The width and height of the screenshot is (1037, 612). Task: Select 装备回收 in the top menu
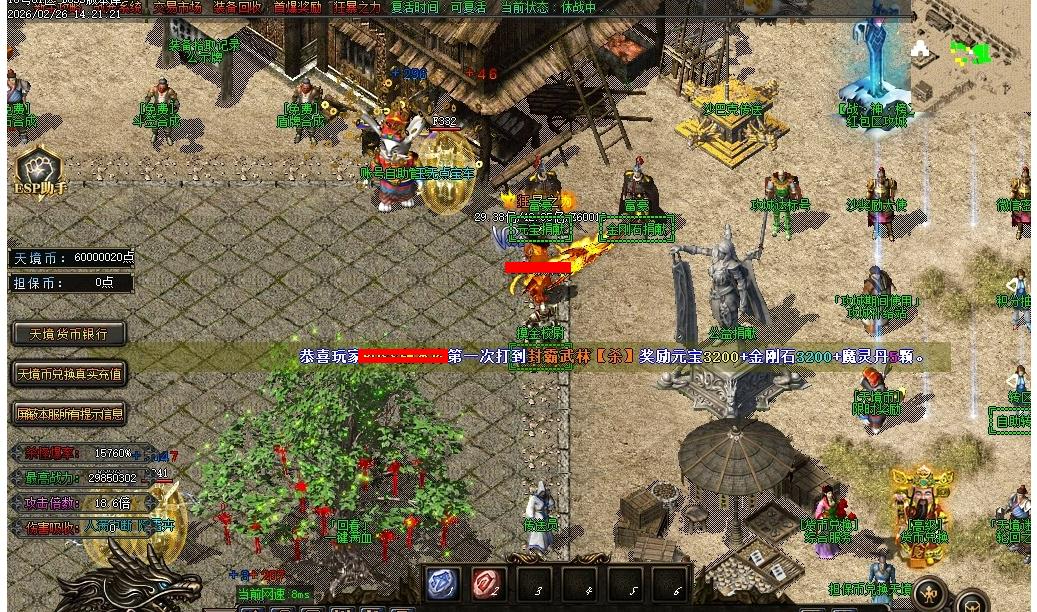[238, 7]
